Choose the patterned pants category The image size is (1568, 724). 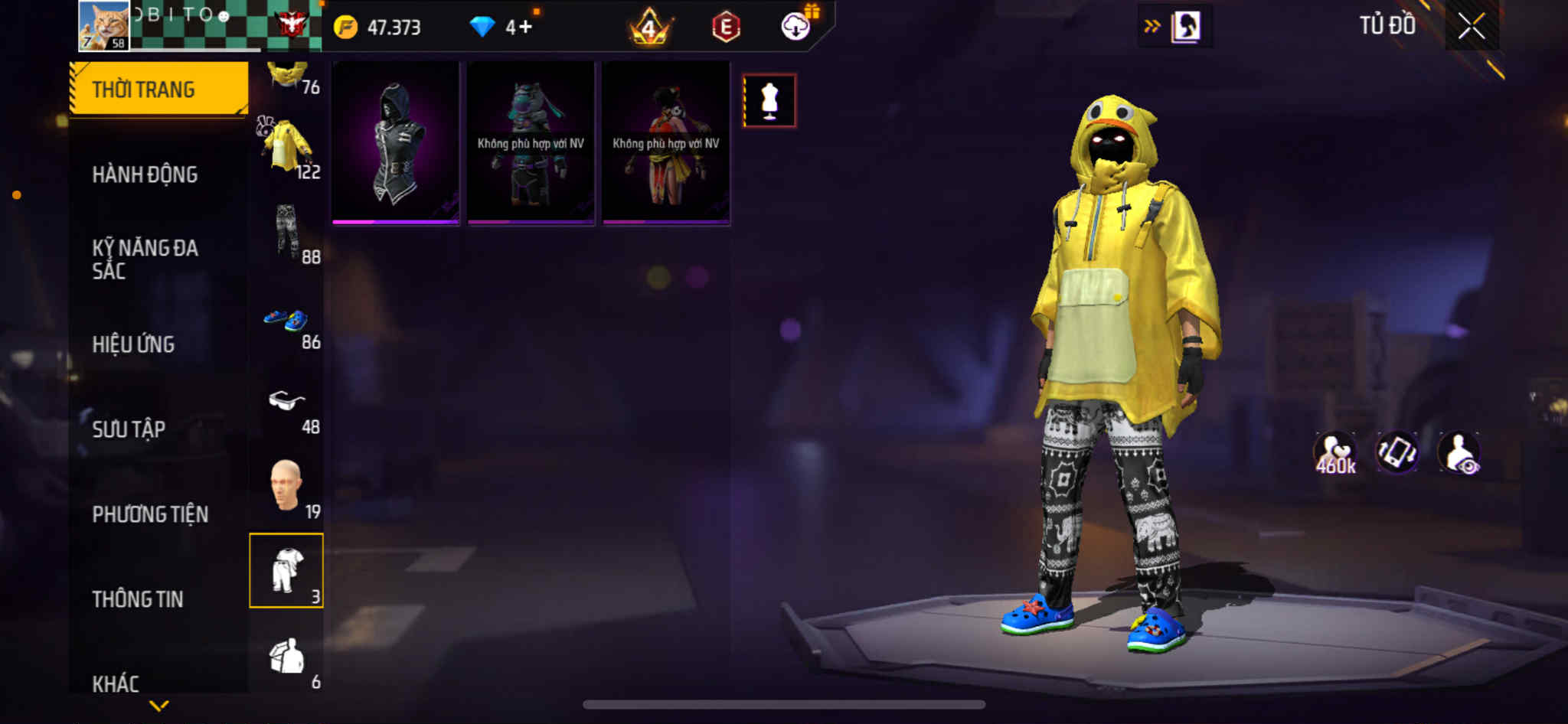pos(287,231)
